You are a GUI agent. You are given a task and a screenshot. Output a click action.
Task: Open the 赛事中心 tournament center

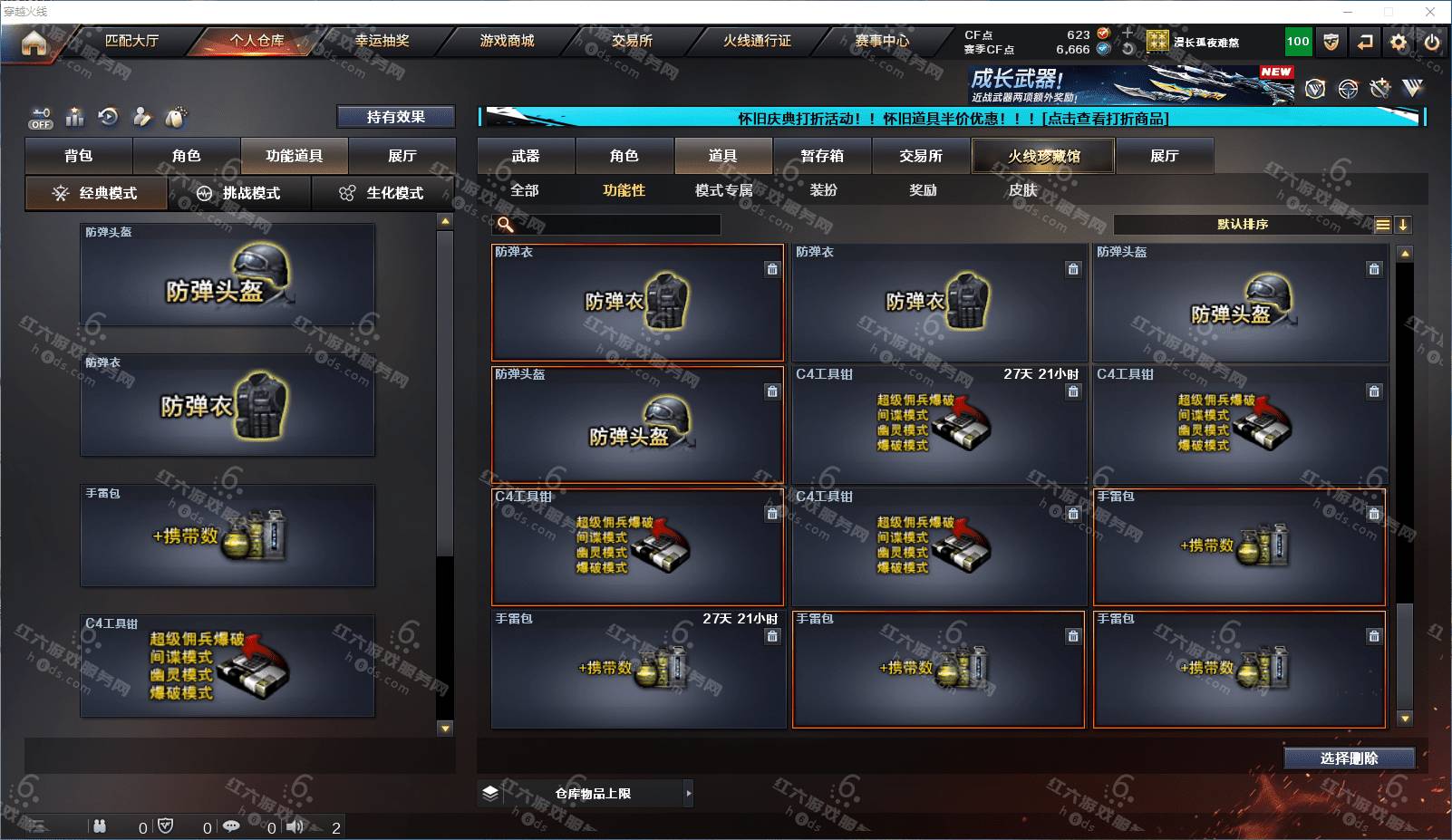(882, 41)
